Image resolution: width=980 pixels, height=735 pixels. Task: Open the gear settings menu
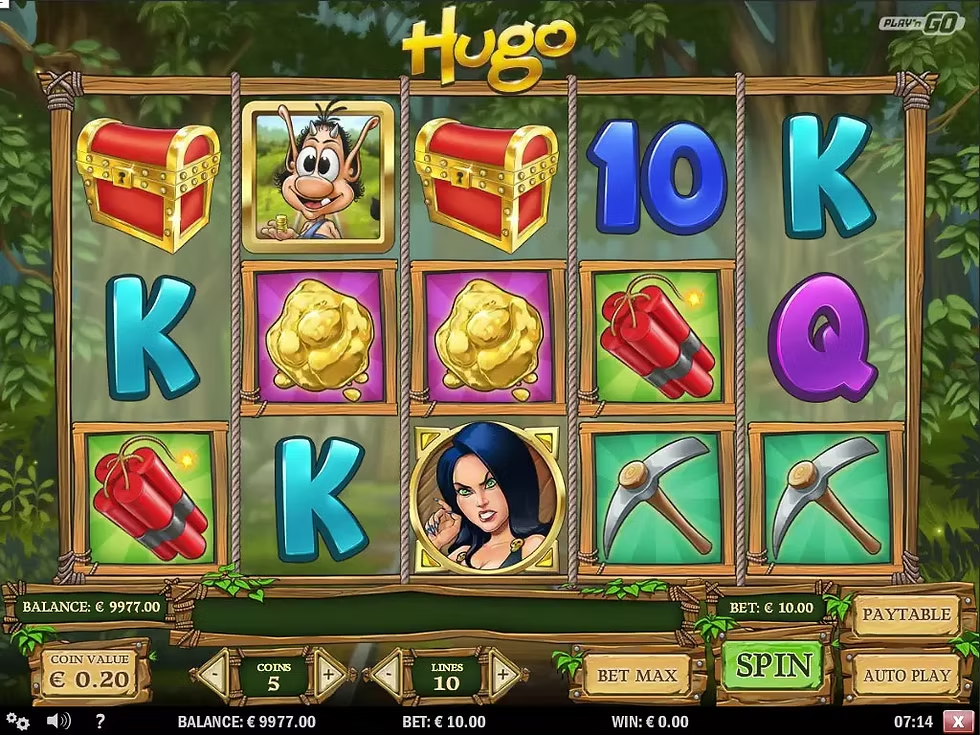tap(17, 721)
